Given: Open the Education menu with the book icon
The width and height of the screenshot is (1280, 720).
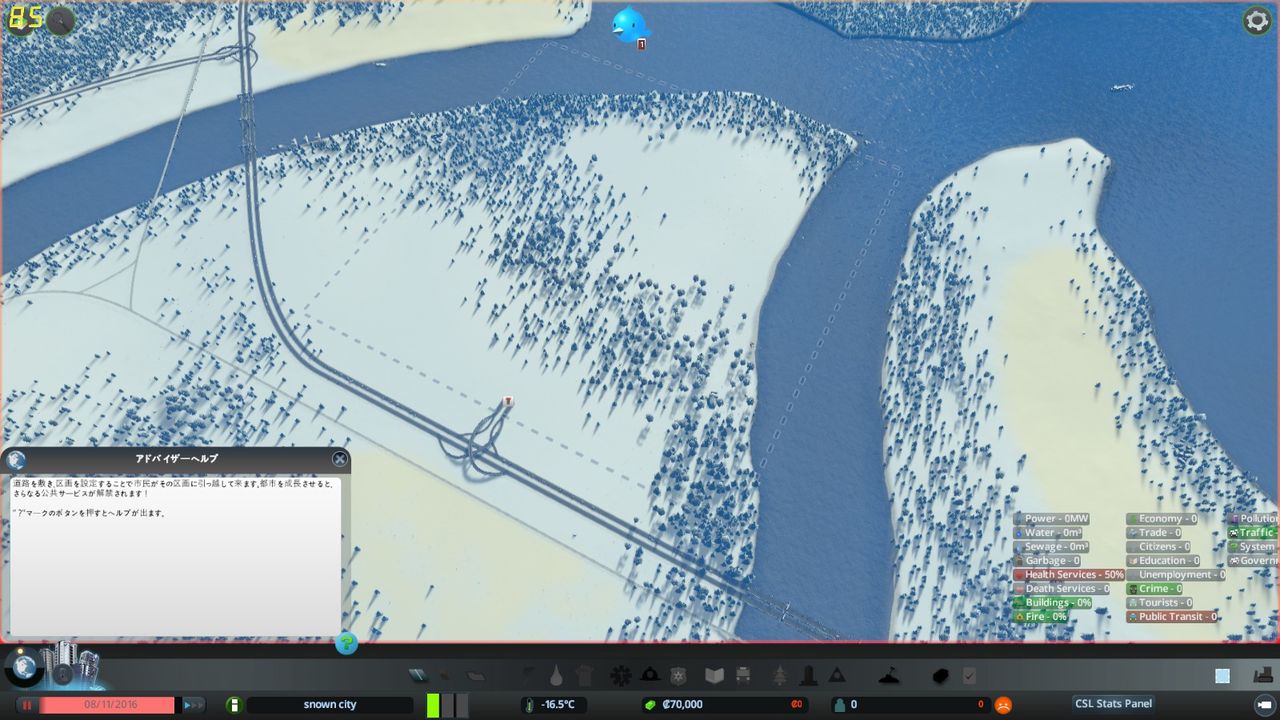Looking at the screenshot, I should point(714,676).
